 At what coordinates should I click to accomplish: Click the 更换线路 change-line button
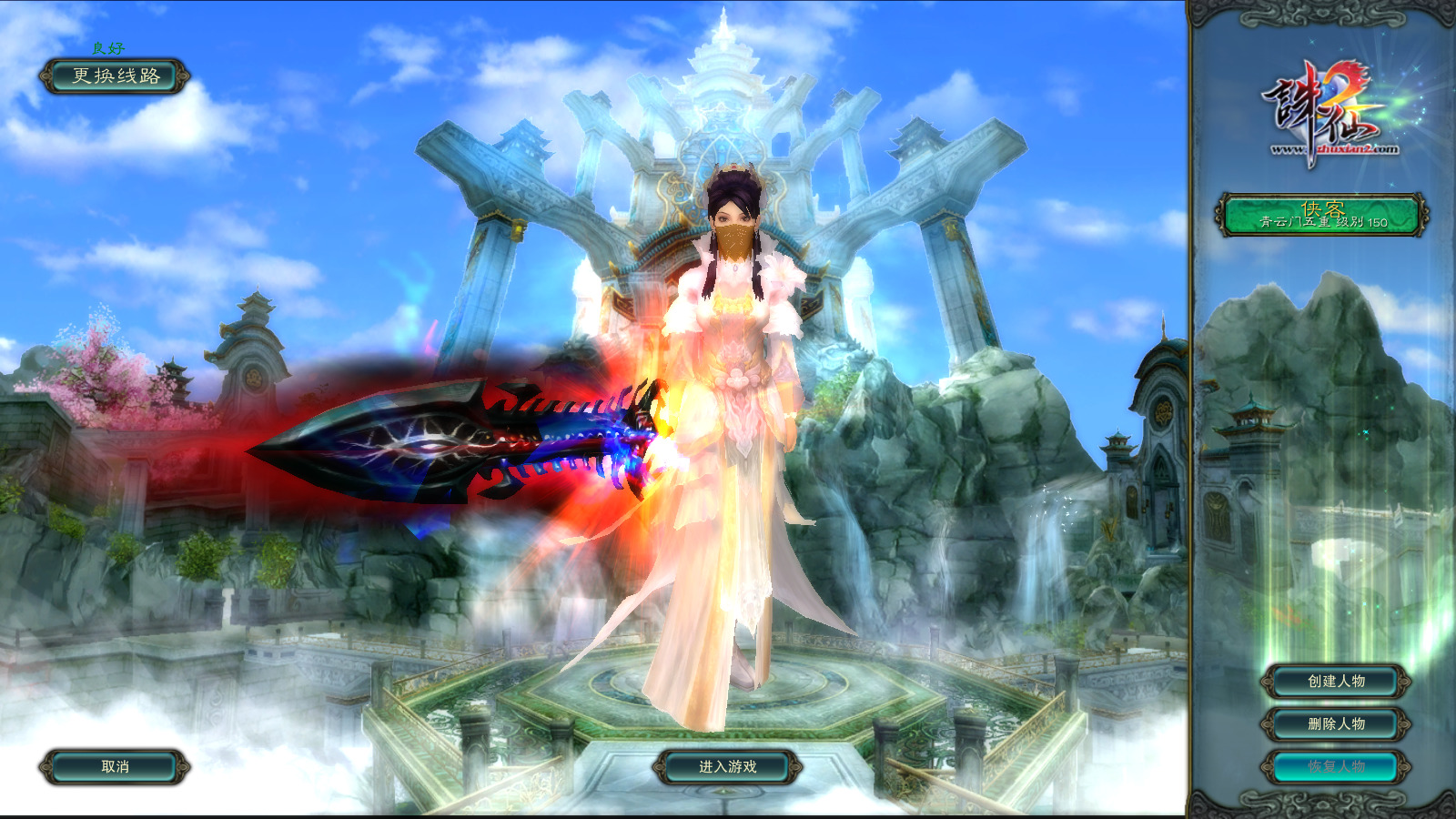point(115,76)
